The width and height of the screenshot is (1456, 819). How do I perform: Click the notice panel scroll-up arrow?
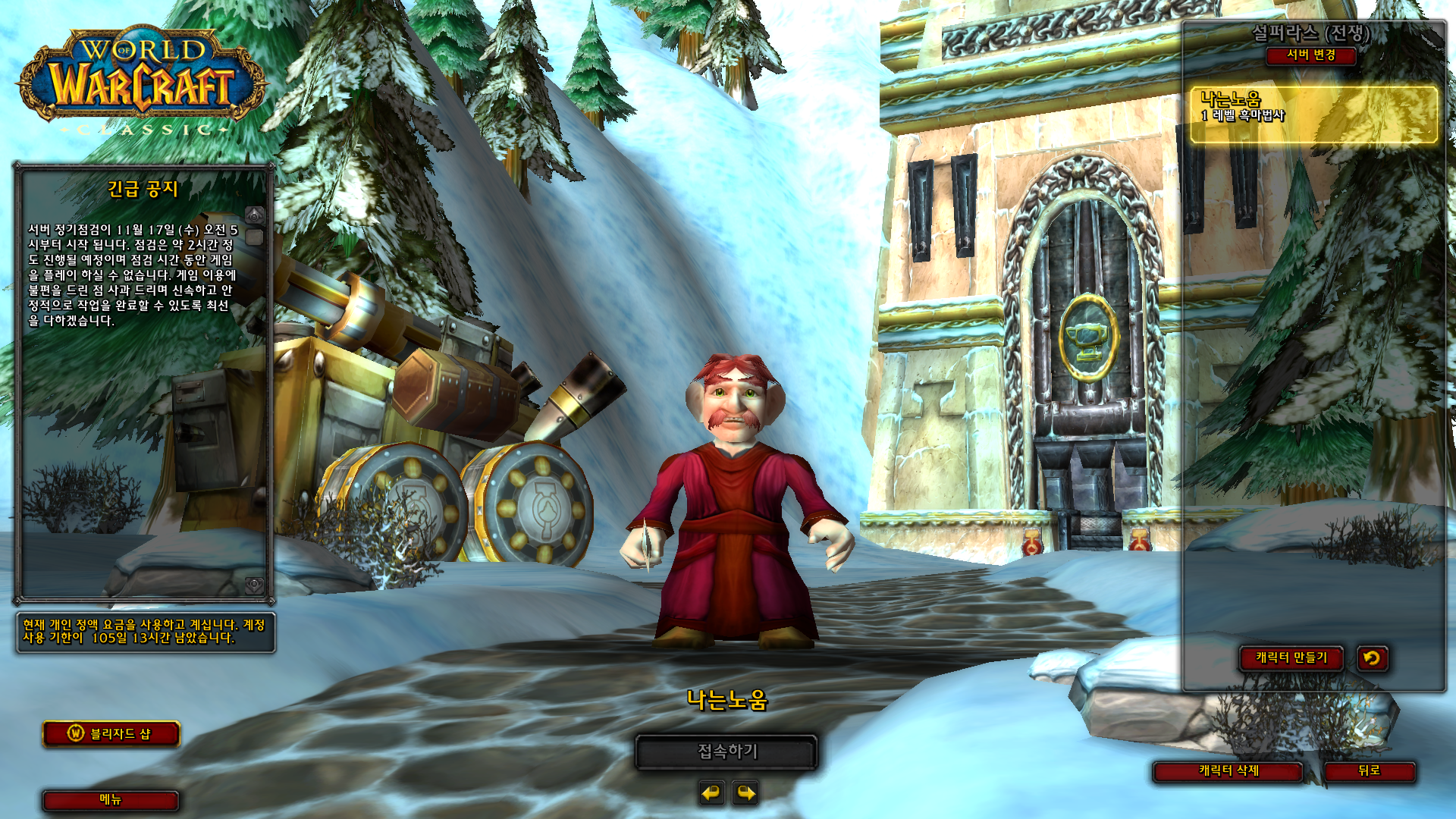point(255,215)
